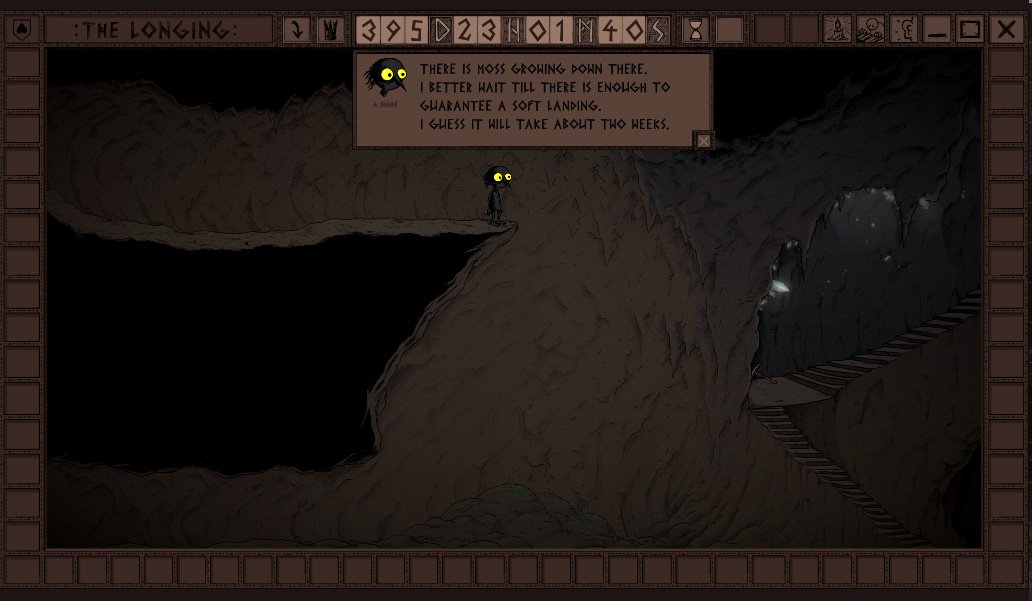
Task: Maximize the game window
Action: (970, 30)
